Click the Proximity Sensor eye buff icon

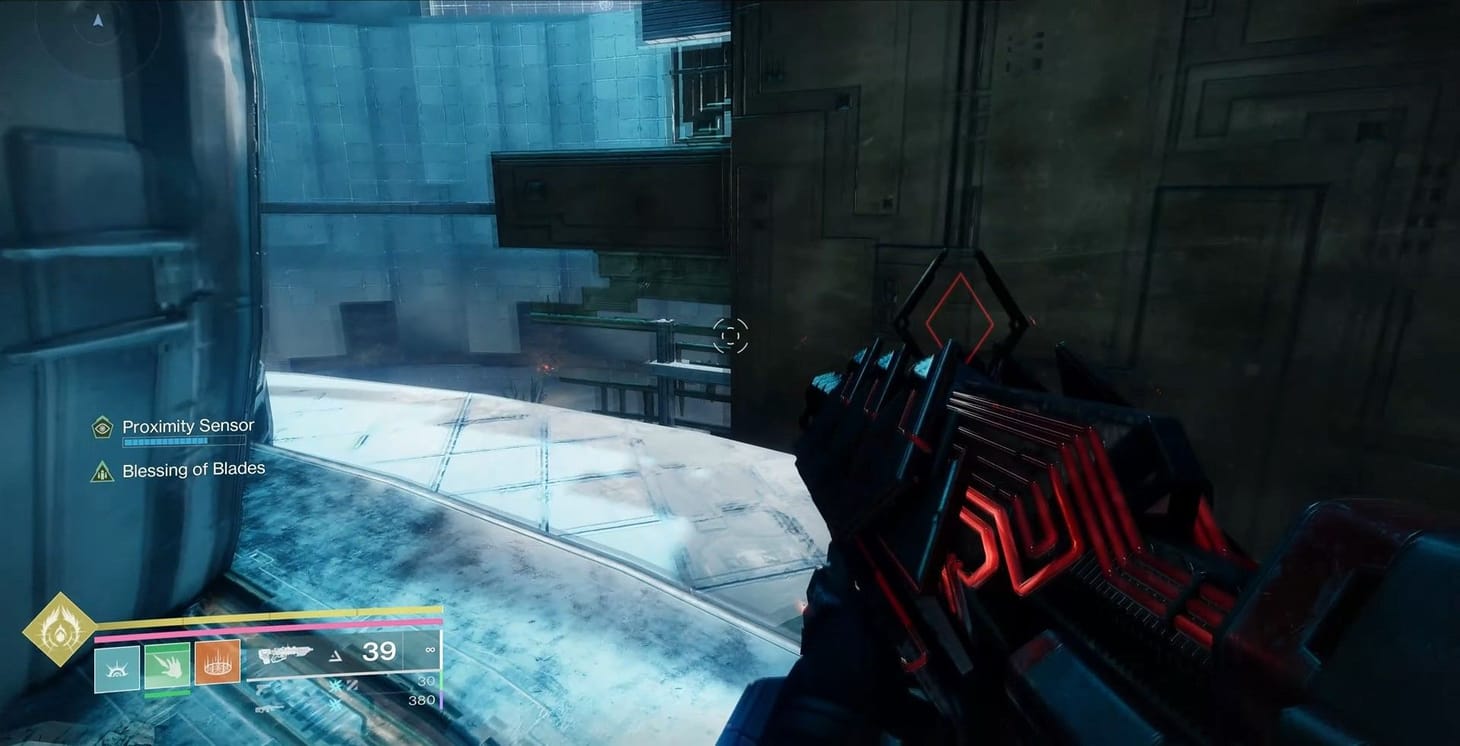(x=100, y=427)
